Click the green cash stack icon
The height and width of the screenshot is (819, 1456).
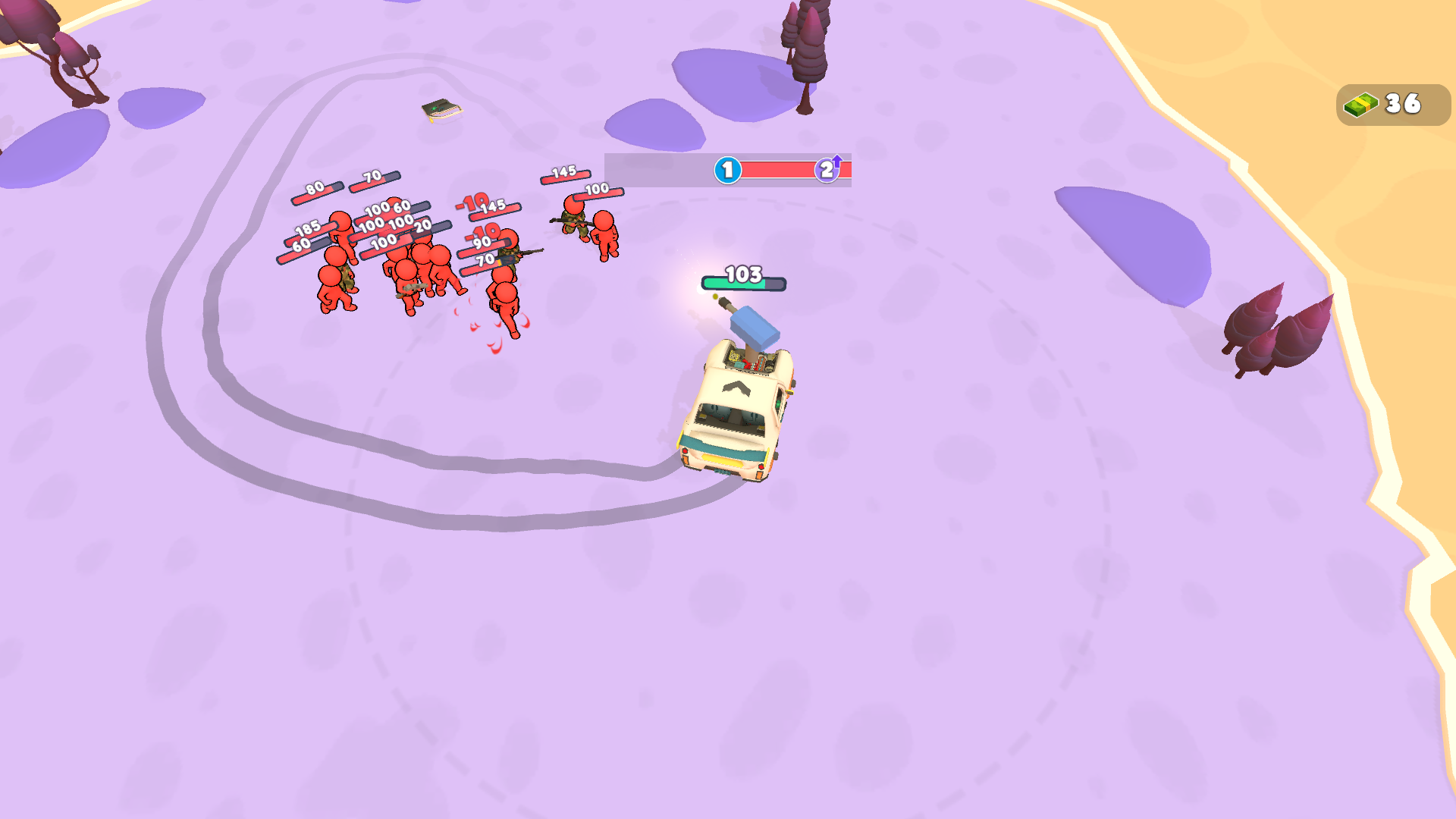click(1360, 105)
